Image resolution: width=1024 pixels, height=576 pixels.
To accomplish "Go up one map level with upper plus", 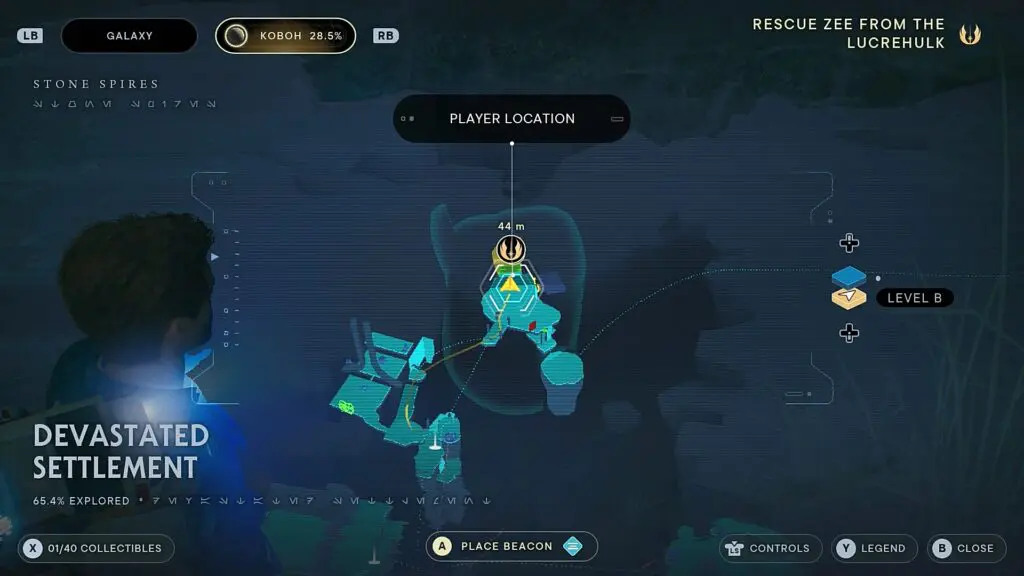I will 849,243.
